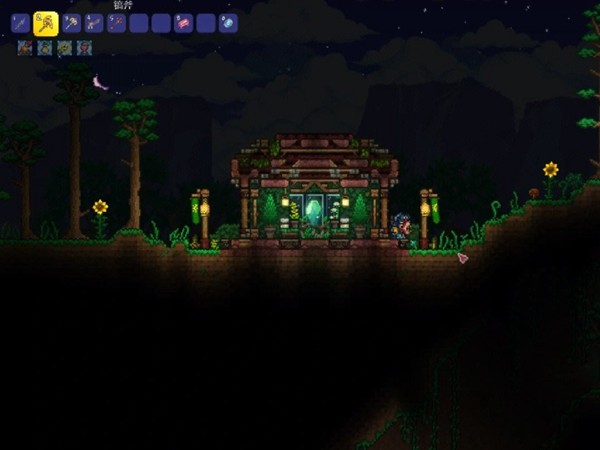
Task: Select the highlighted golden pickaxe slot
Action: [x=44, y=23]
